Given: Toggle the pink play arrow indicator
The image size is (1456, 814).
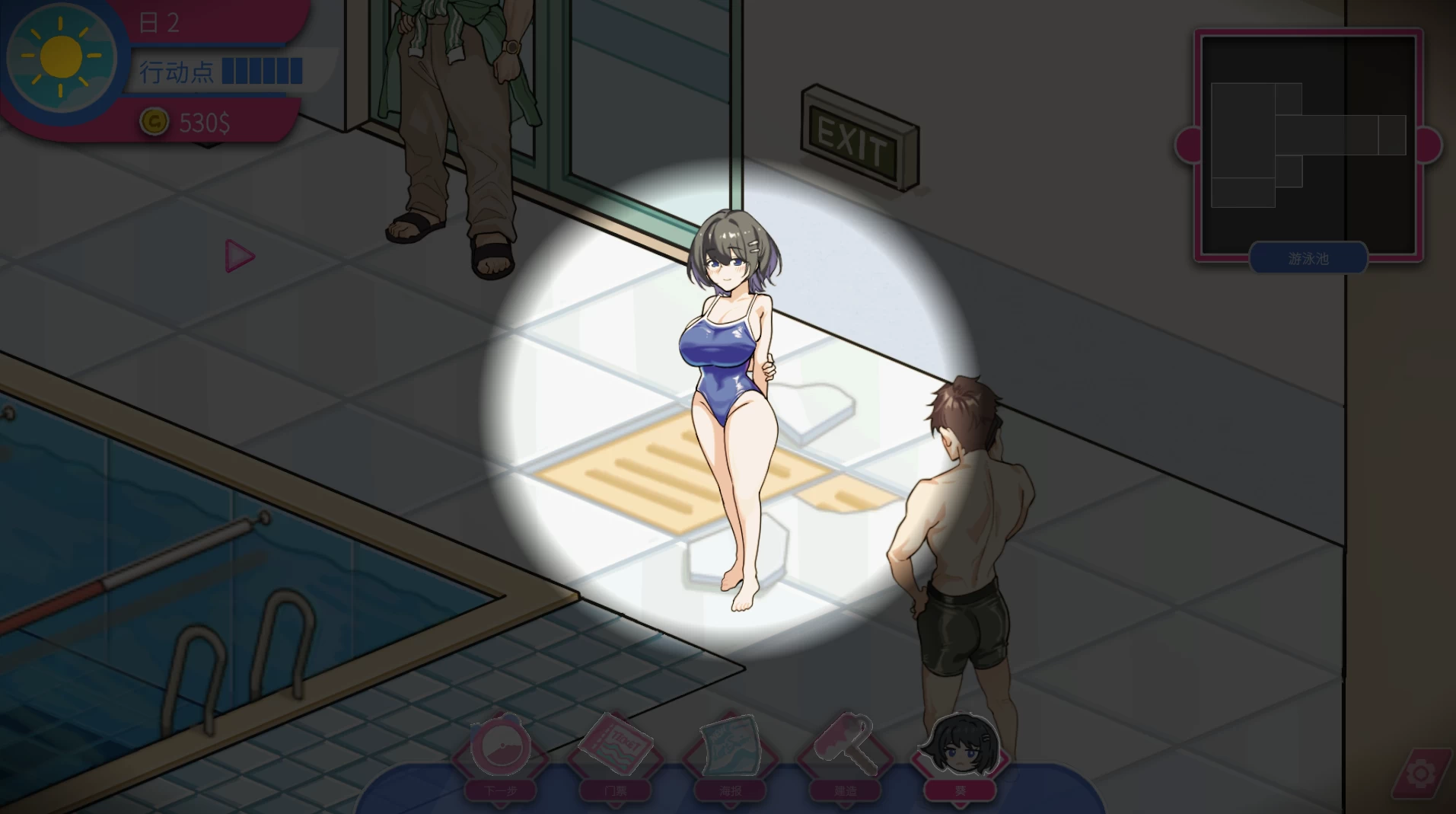Looking at the screenshot, I should pos(238,256).
